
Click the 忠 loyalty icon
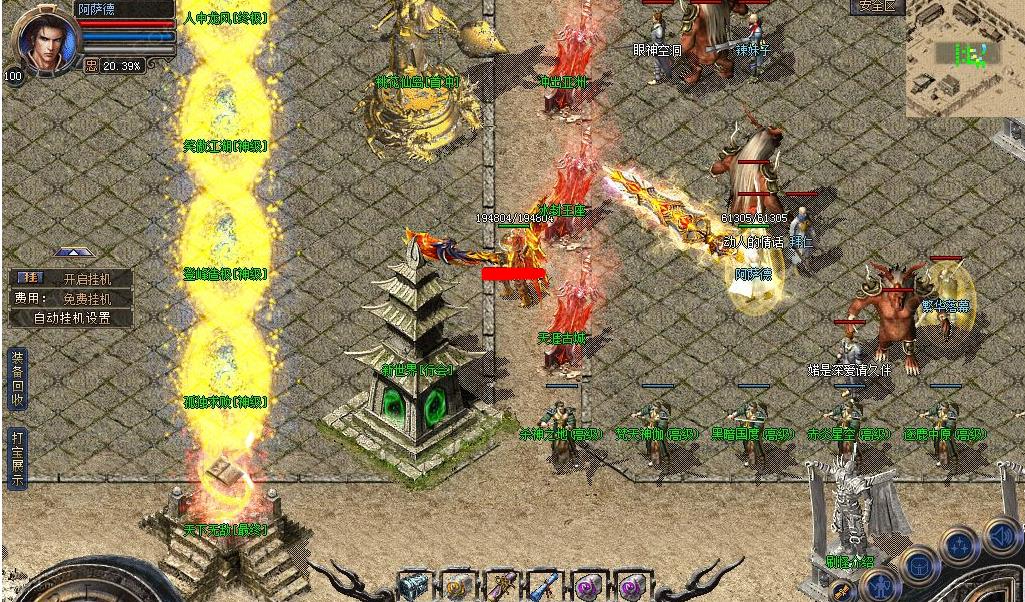pyautogui.click(x=91, y=65)
